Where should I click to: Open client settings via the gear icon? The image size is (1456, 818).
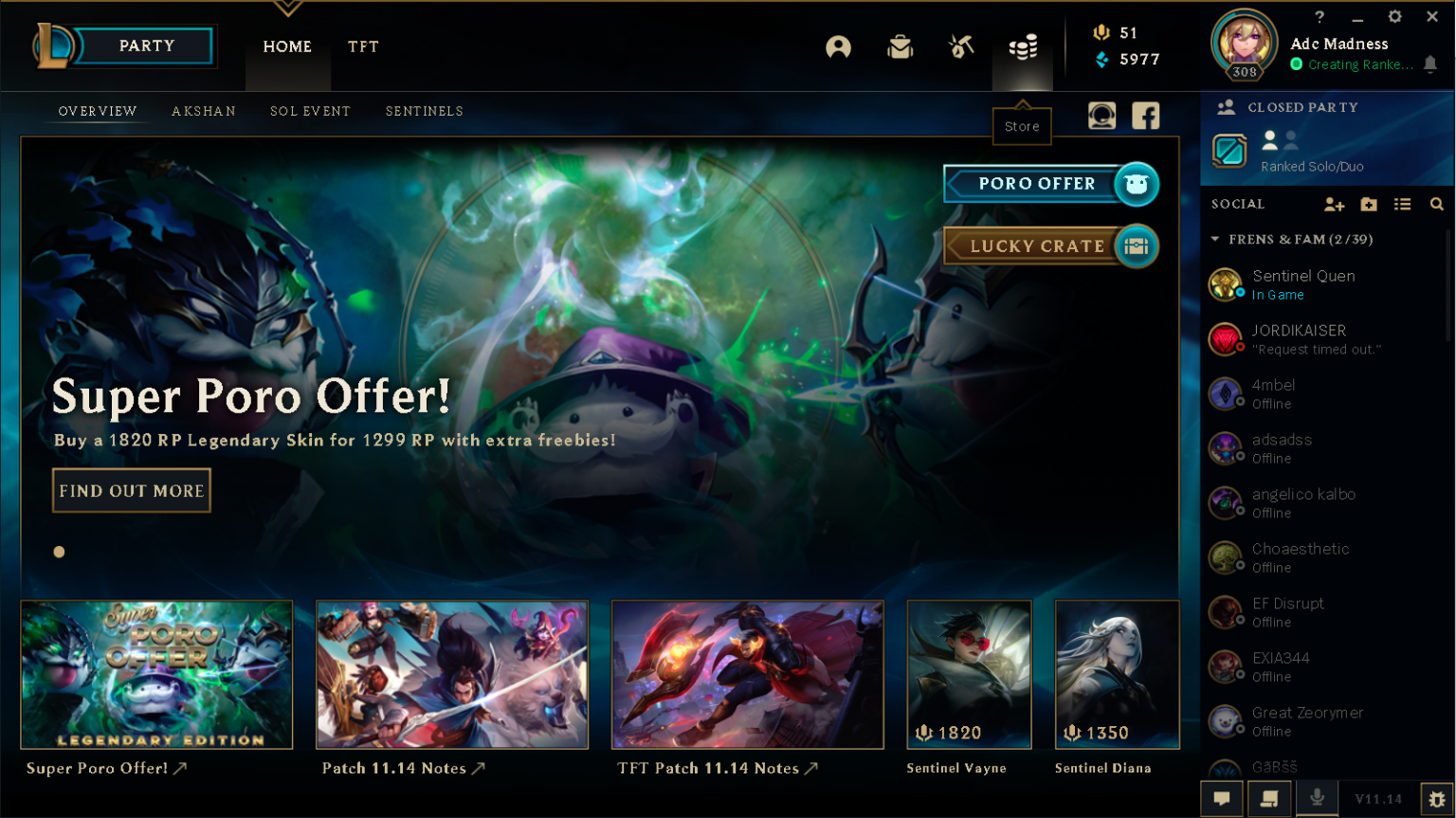pyautogui.click(x=1393, y=16)
